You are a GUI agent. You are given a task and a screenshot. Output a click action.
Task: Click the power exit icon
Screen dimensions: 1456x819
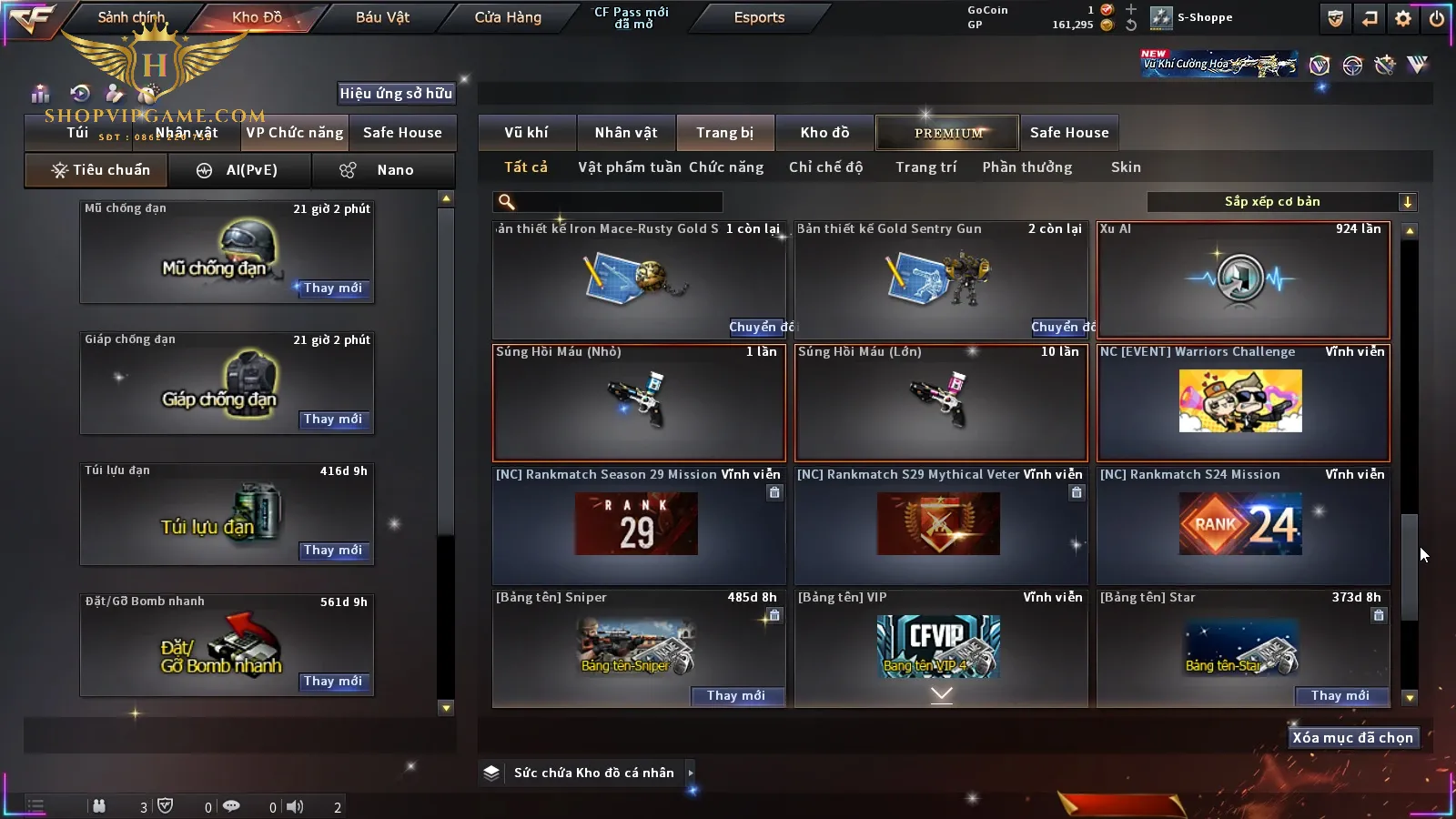[1437, 18]
